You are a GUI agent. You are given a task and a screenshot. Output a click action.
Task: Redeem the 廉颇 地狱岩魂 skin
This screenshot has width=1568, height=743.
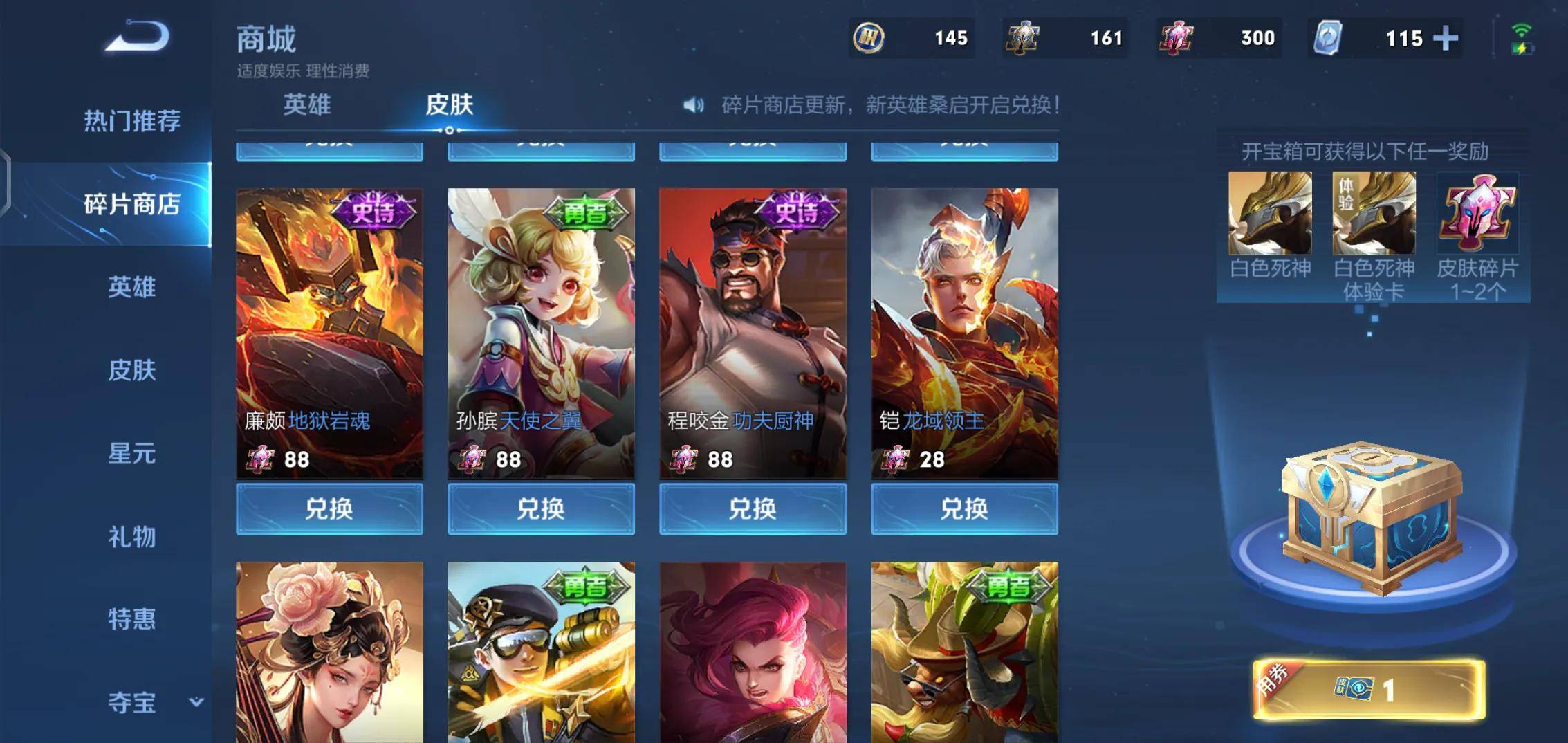(x=329, y=509)
